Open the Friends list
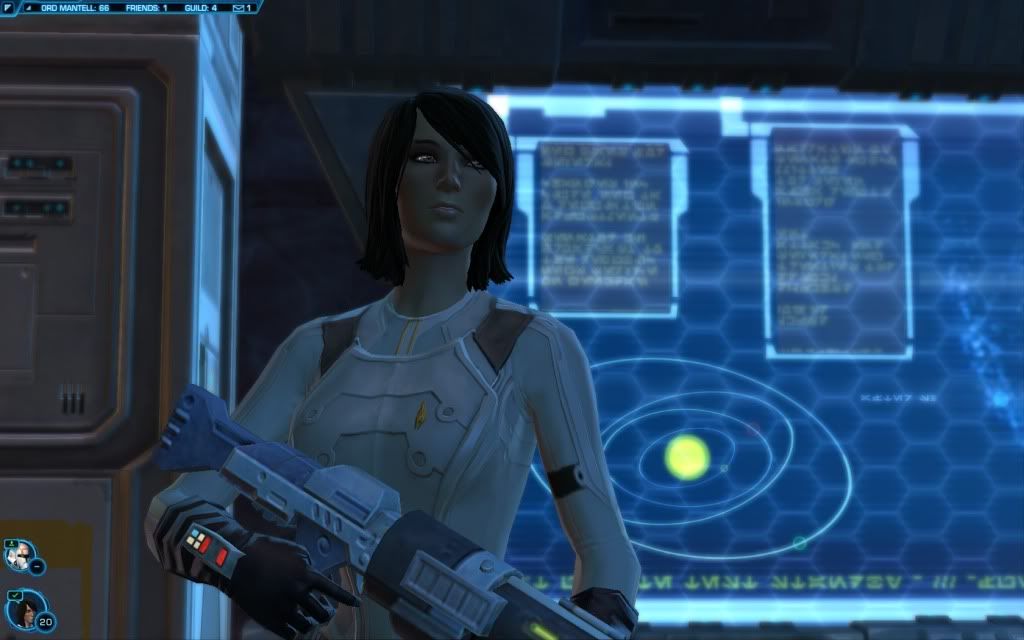 coord(145,7)
